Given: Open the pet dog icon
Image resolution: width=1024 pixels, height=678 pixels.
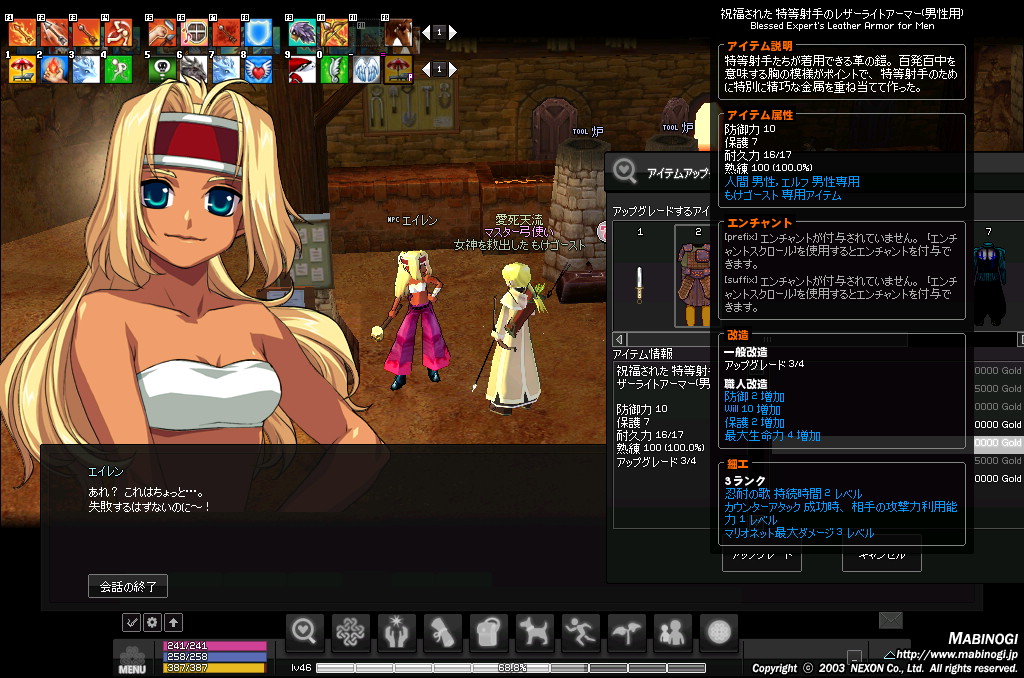Looking at the screenshot, I should point(535,632).
